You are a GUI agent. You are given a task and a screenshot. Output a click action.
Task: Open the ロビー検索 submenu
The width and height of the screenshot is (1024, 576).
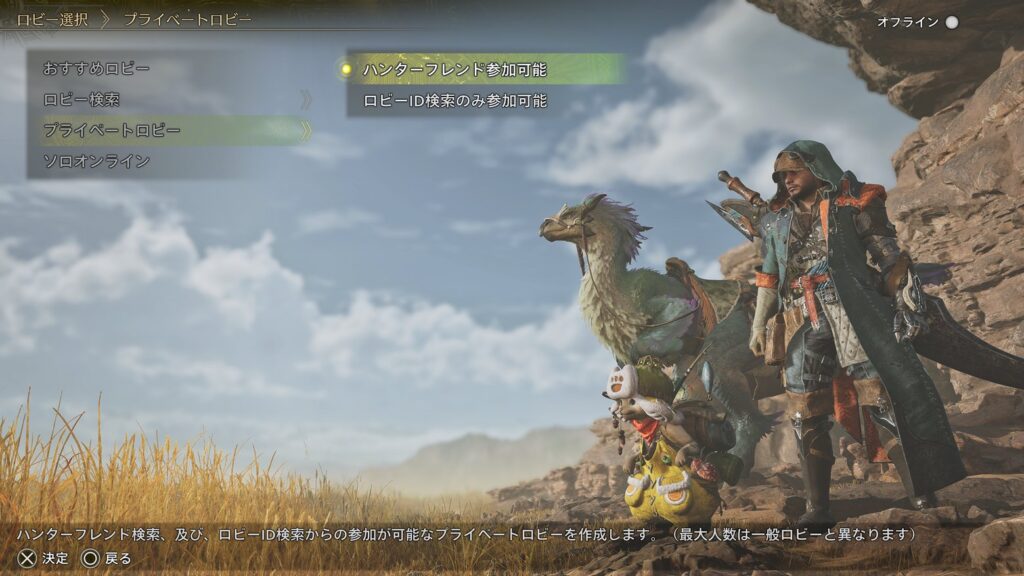(82, 100)
